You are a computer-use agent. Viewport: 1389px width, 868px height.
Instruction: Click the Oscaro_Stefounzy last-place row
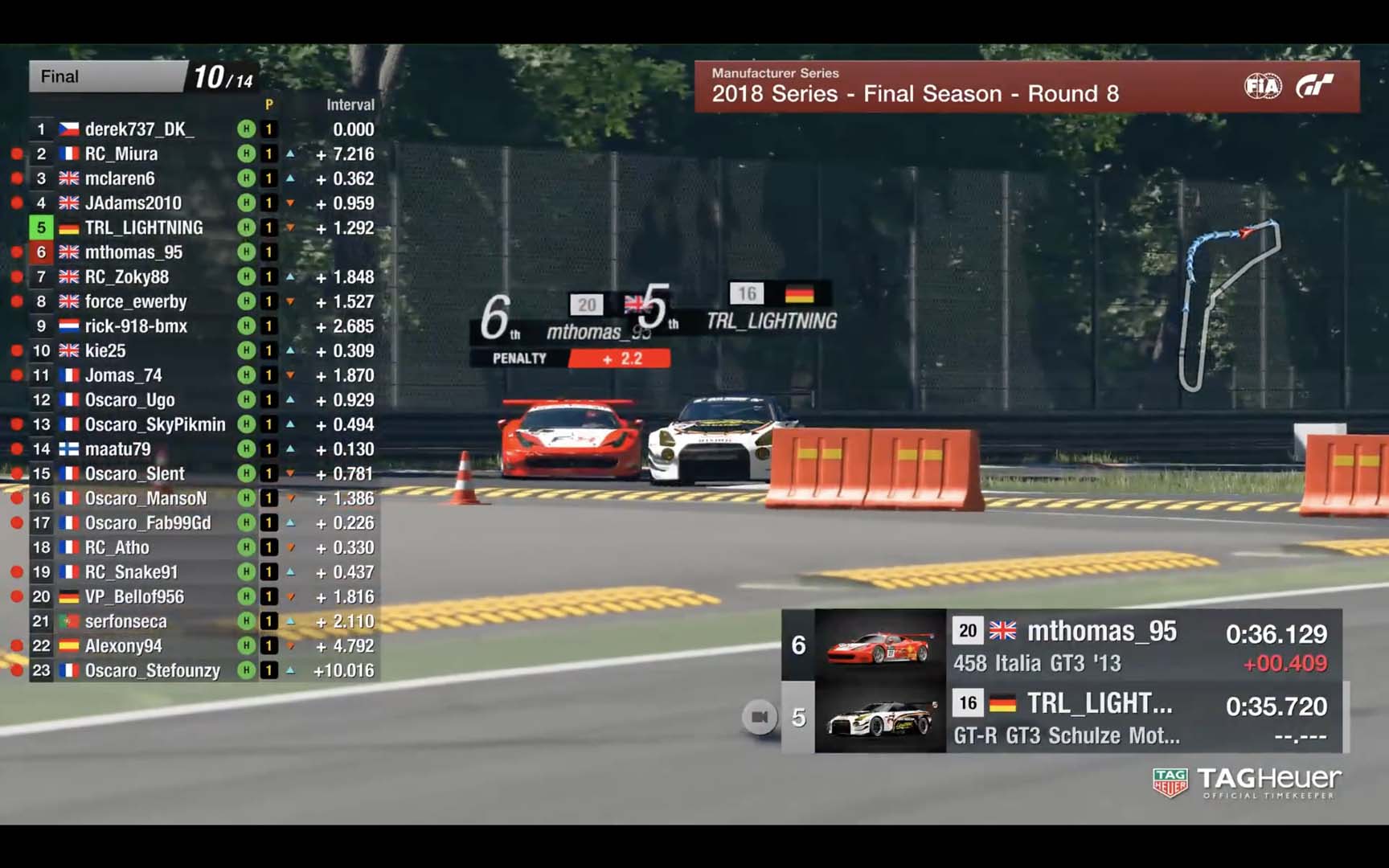pyautogui.click(x=153, y=670)
